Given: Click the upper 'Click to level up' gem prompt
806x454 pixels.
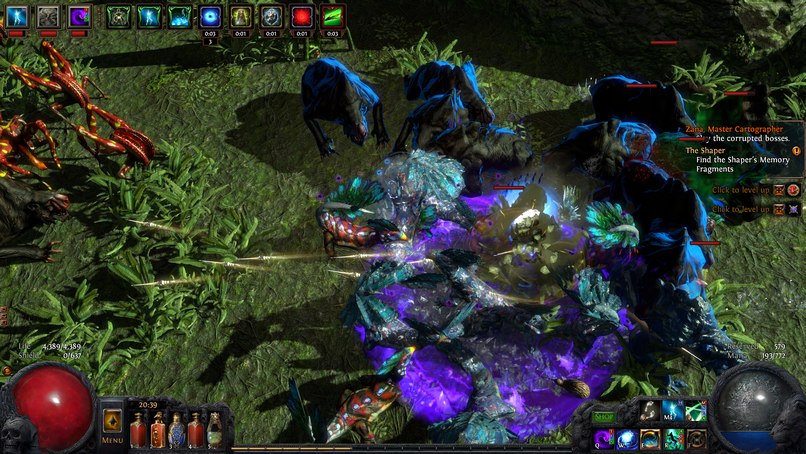Looking at the screenshot, I should tap(741, 190).
